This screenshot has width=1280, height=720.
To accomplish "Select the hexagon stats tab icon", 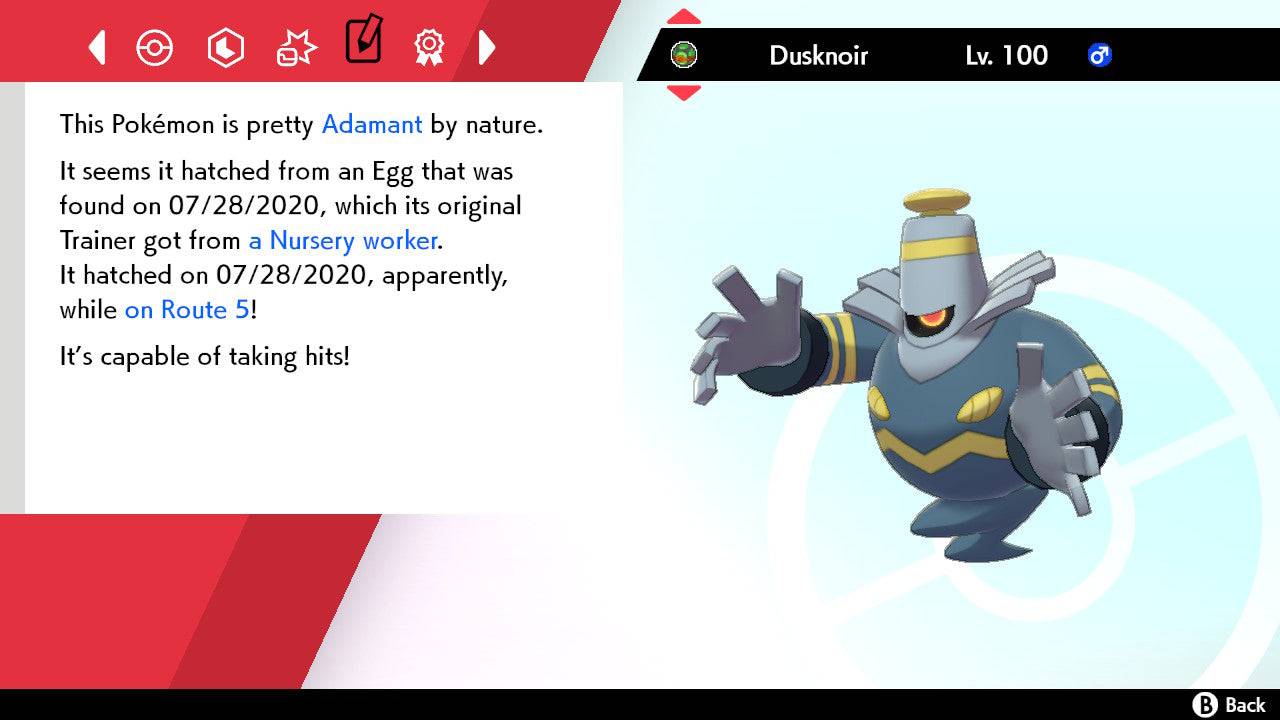I will (x=225, y=47).
